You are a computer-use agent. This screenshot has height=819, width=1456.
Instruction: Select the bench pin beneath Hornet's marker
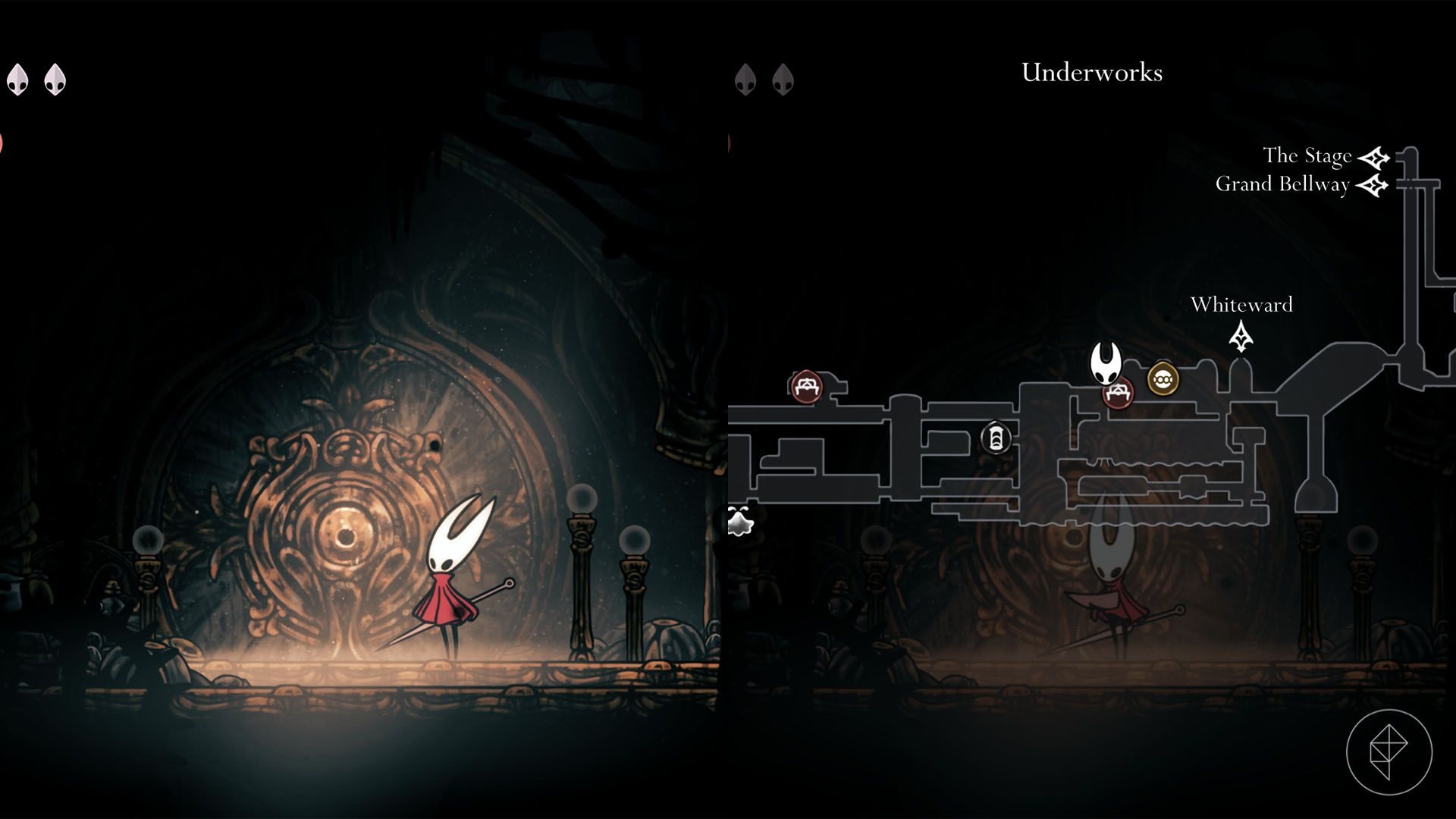click(x=1118, y=394)
